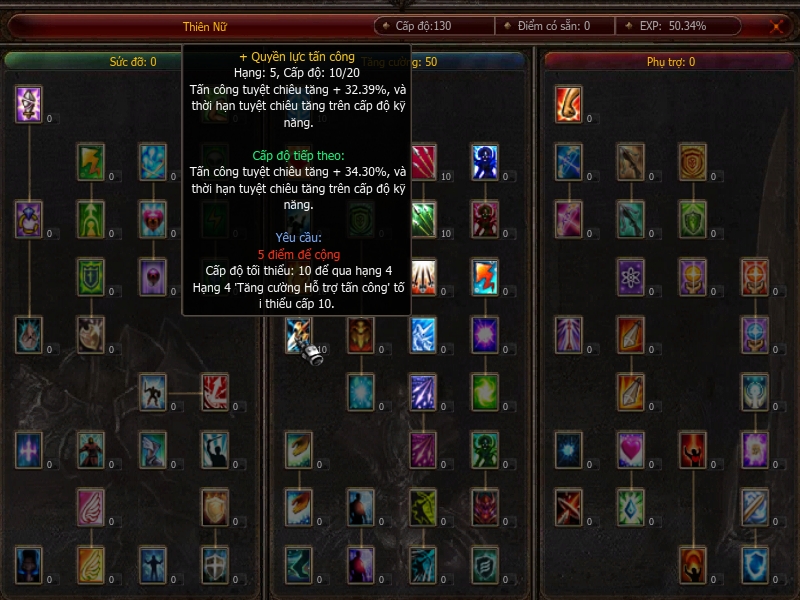800x600 pixels.
Task: Pick the green shield skill in Phụ trợ
Action: (x=693, y=217)
